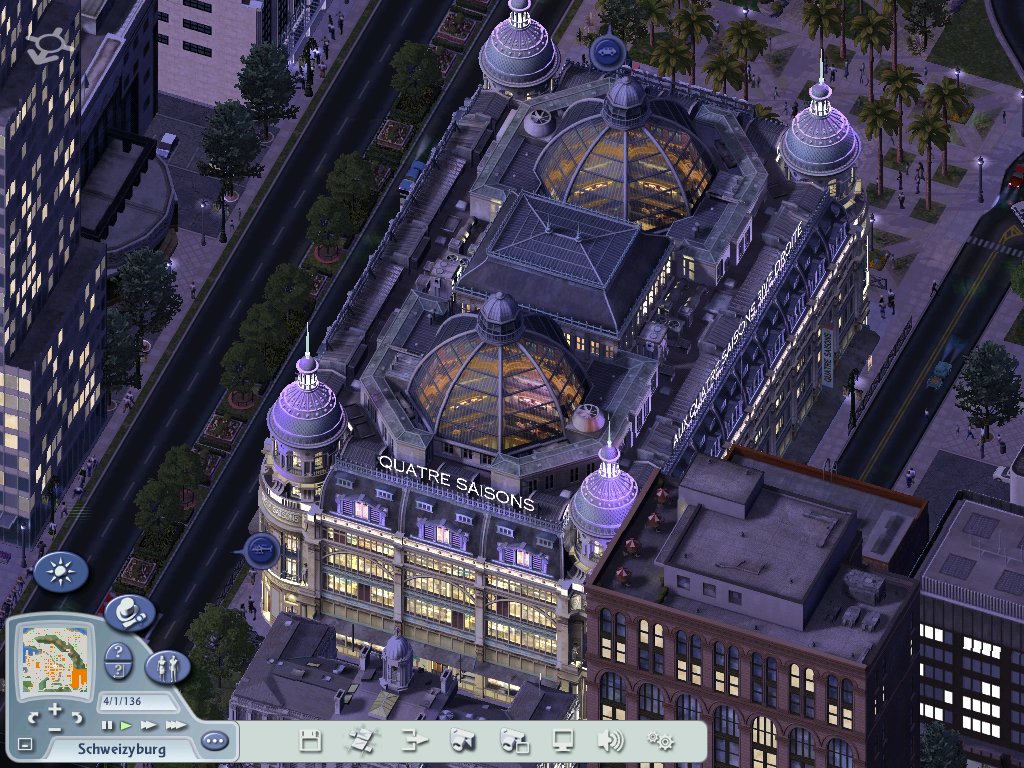Image resolution: width=1024 pixels, height=768 pixels.
Task: Switch to My Sim mode
Action: pos(167,665)
